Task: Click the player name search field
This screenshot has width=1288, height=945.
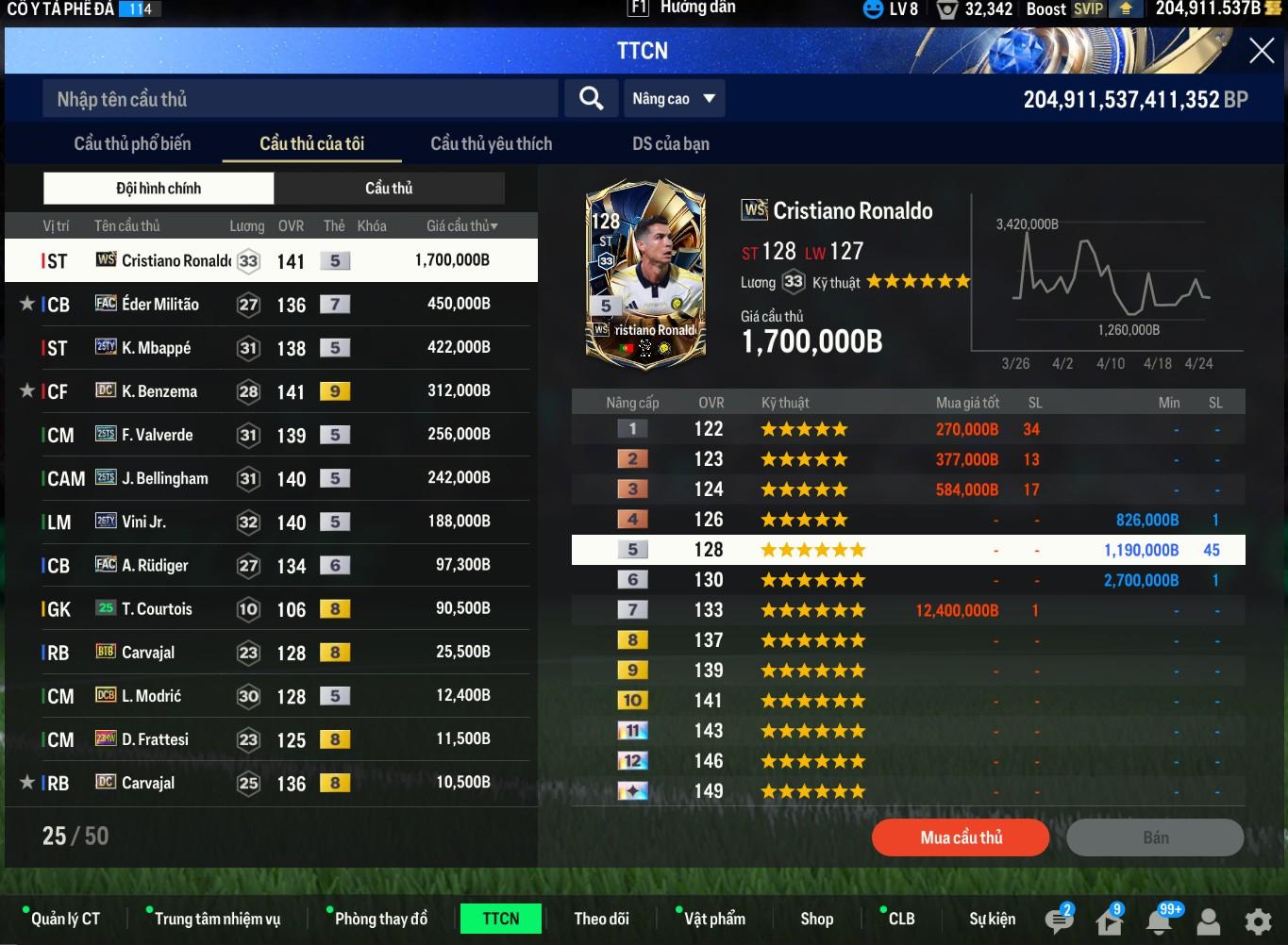Action: click(300, 99)
